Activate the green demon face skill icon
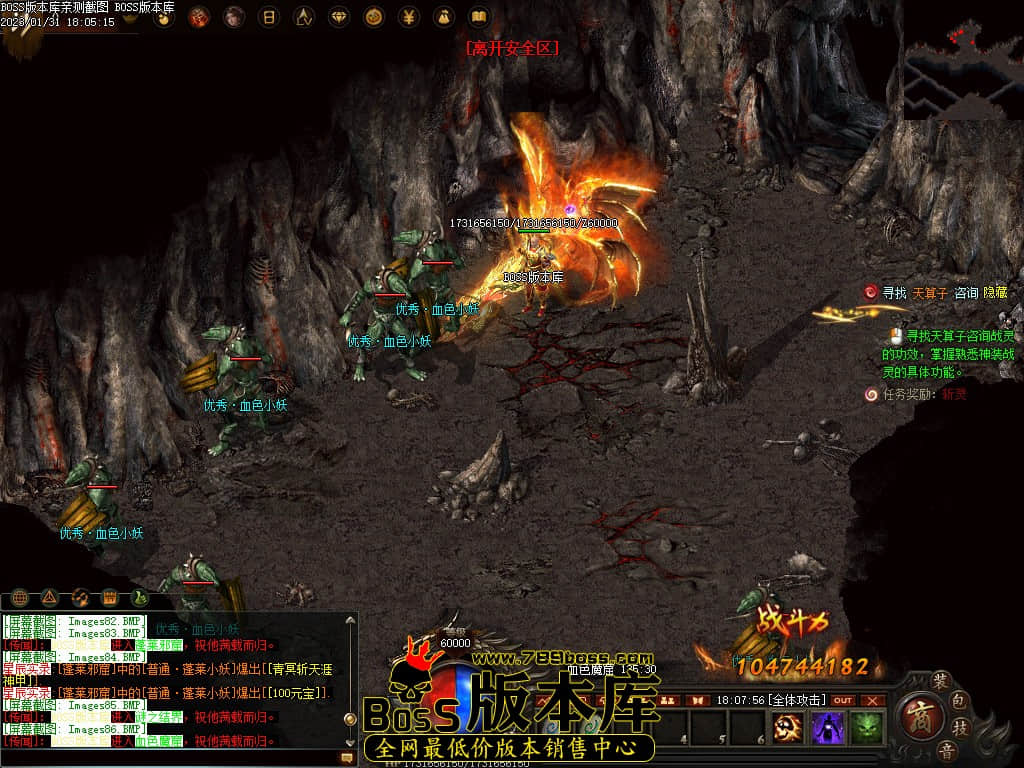The image size is (1024, 768). pos(866,728)
